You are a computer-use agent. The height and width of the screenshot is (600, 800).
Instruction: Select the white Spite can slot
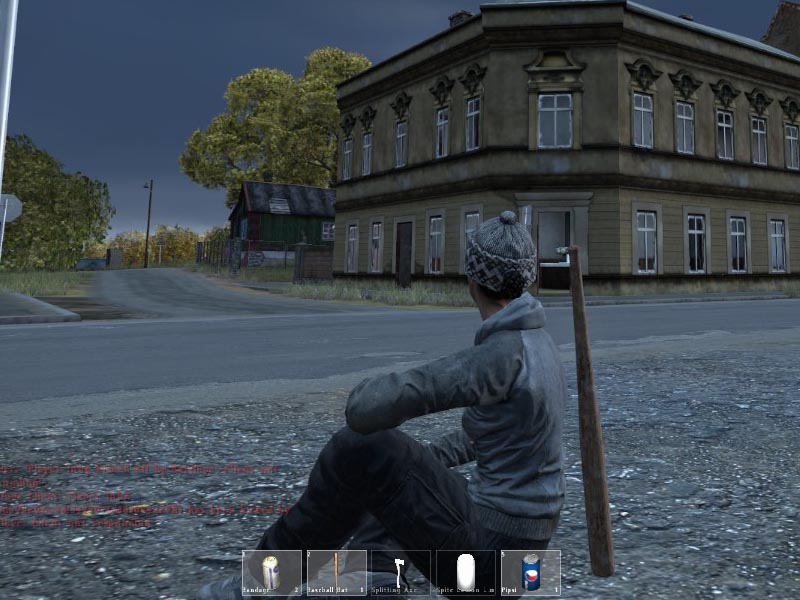point(466,573)
